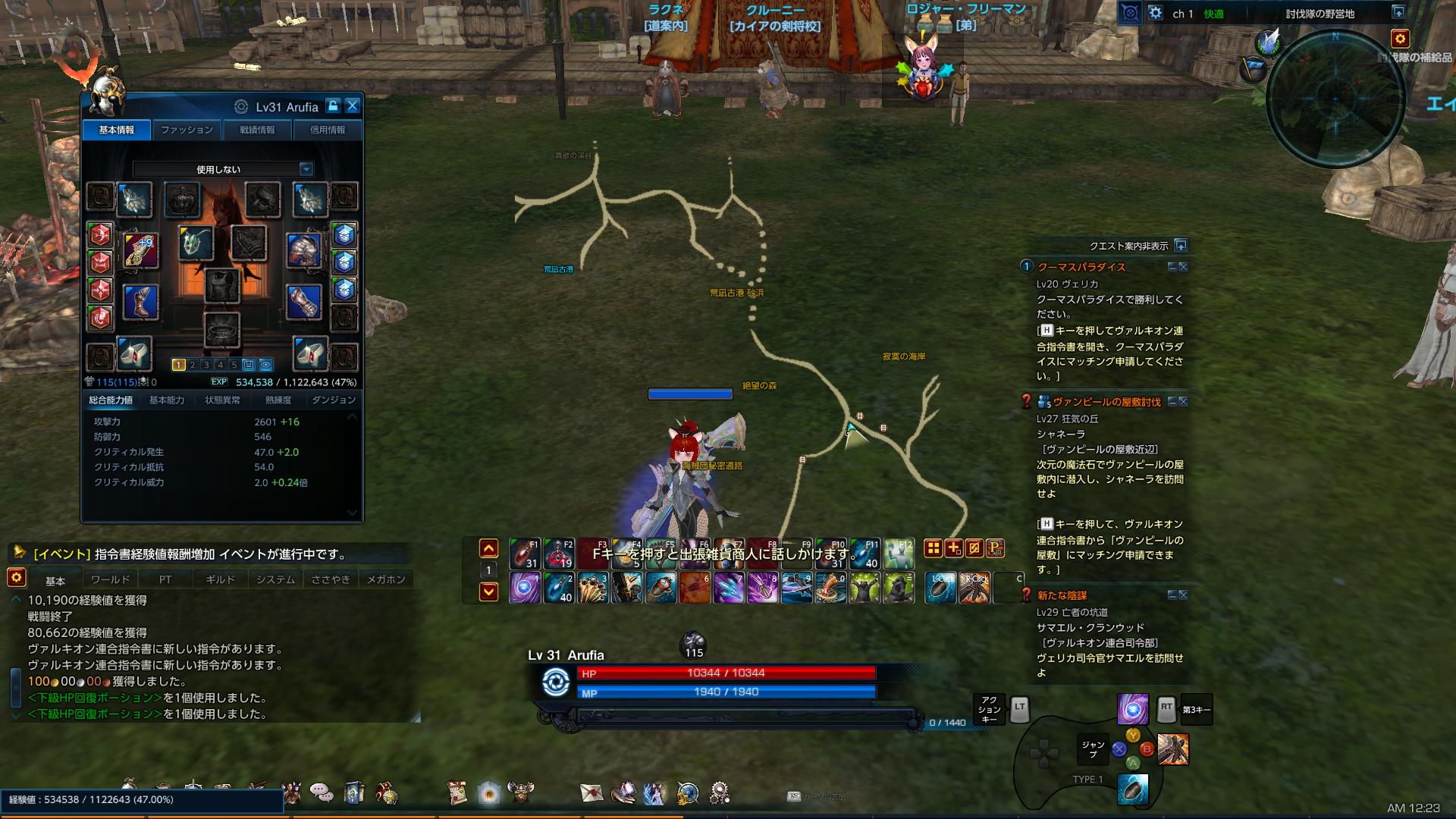
Task: Toggle the eye preview icon in the character window
Action: 265,365
